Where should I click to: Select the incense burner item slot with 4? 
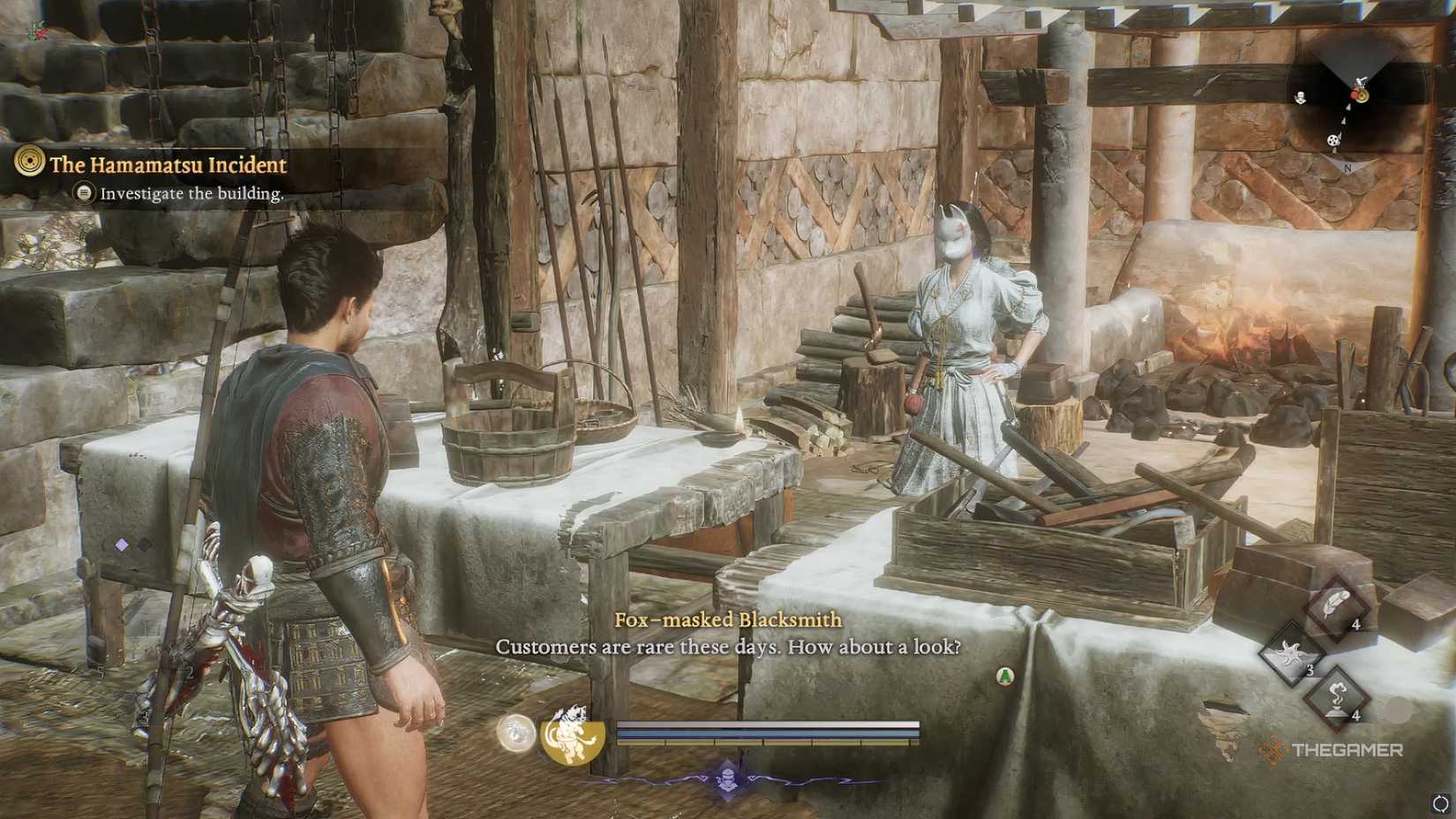point(1336,696)
